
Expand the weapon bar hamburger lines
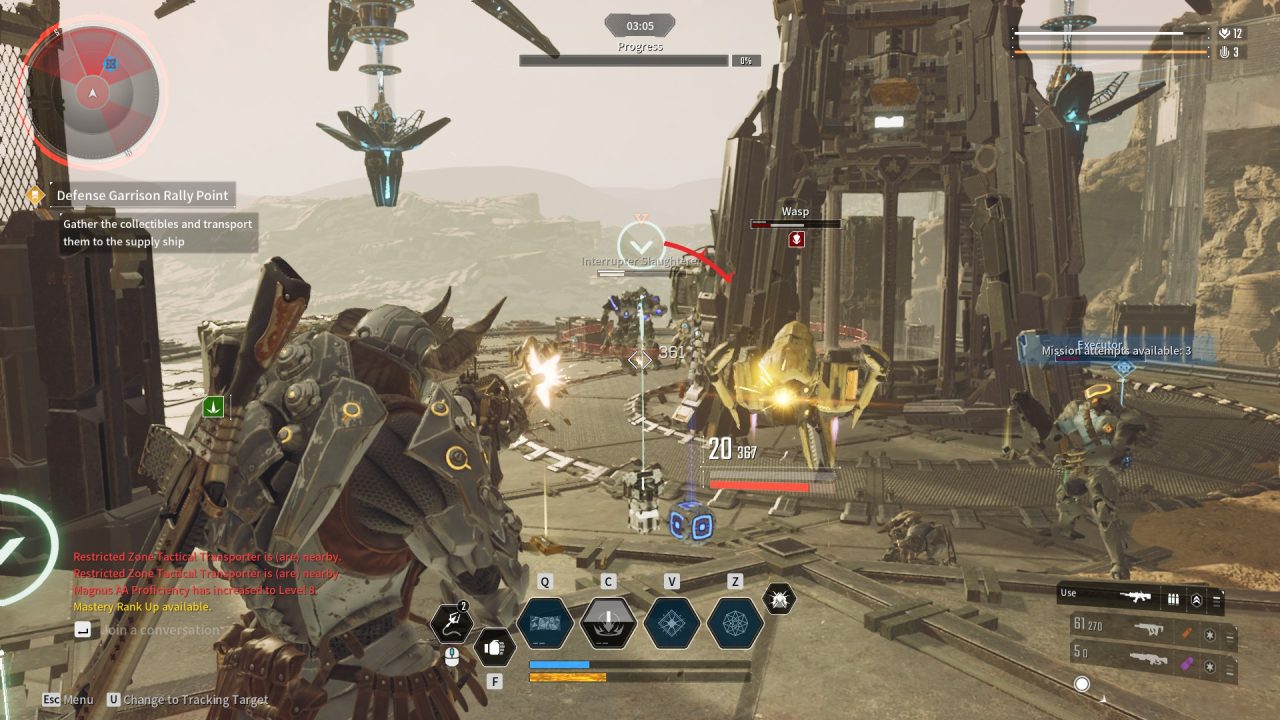coord(1215,600)
